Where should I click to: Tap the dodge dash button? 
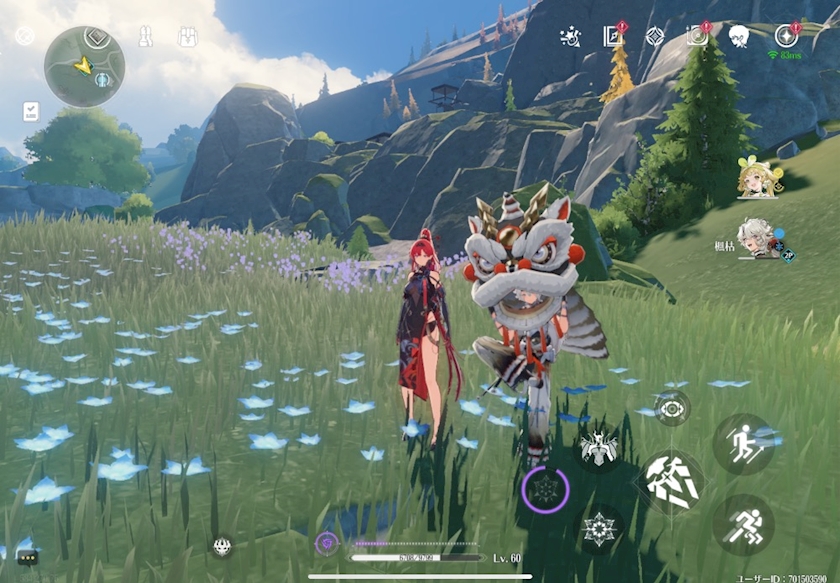[743, 443]
